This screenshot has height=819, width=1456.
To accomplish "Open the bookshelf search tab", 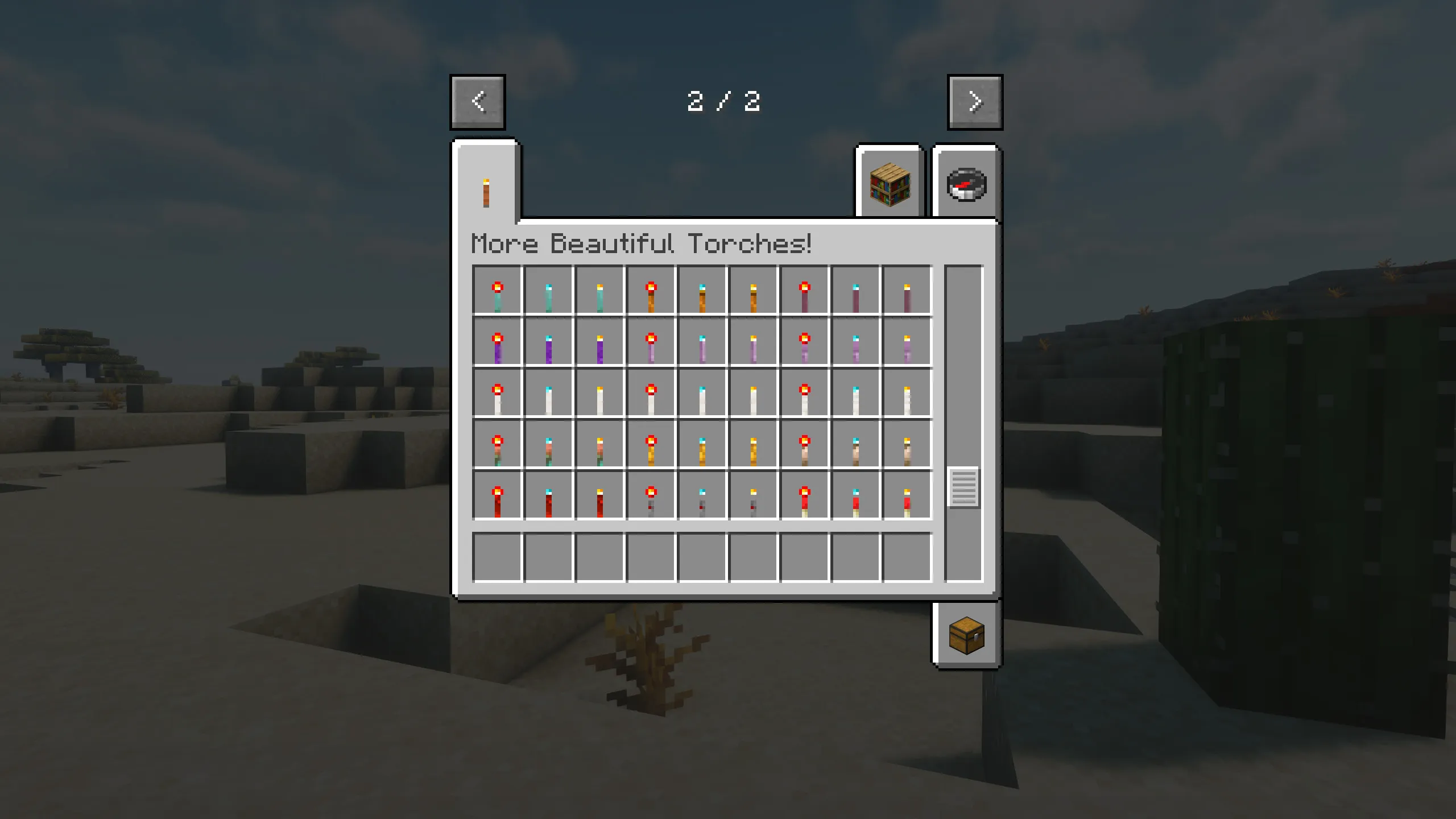I will coord(889,182).
